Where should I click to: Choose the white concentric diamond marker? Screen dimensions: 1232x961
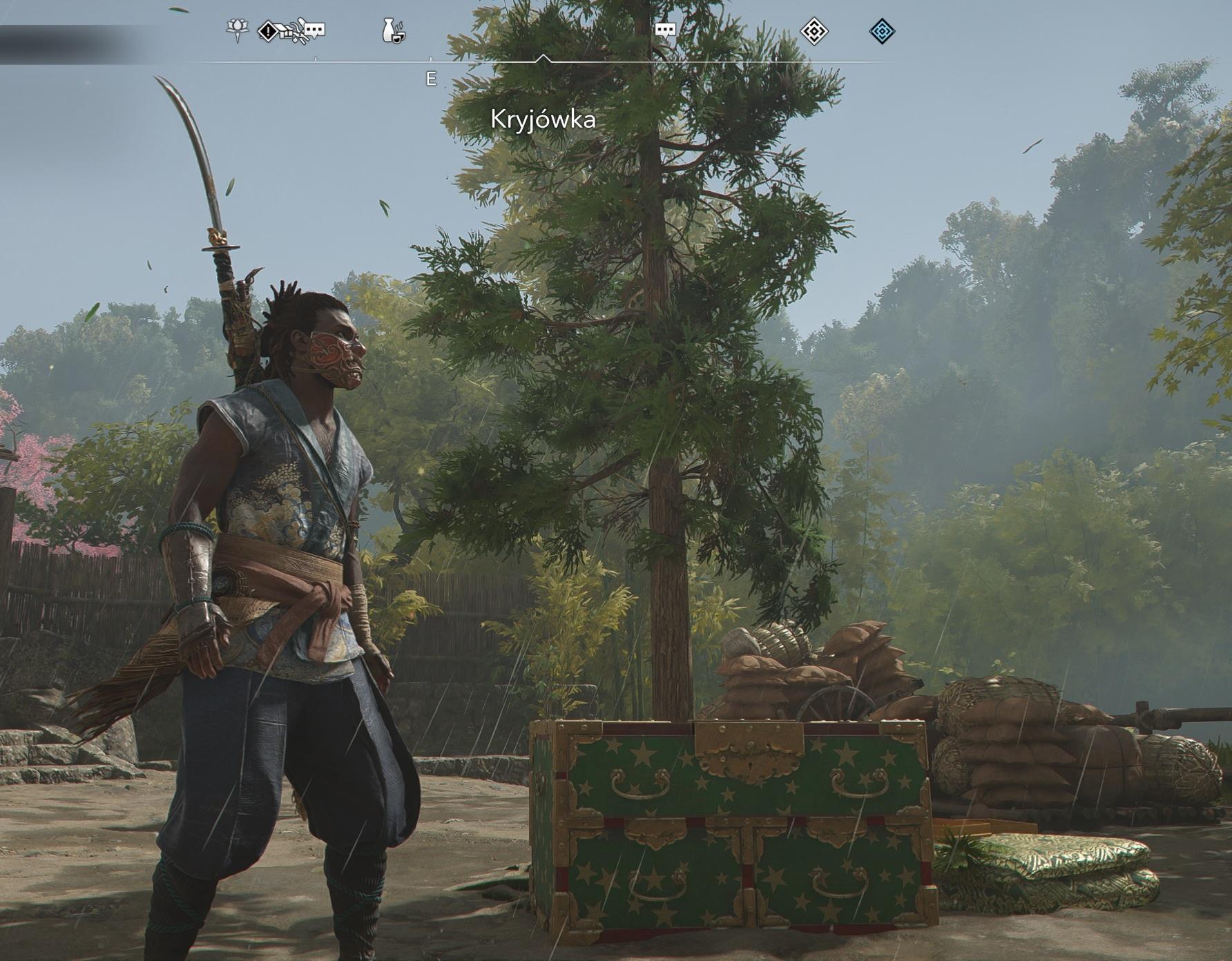coord(814,31)
